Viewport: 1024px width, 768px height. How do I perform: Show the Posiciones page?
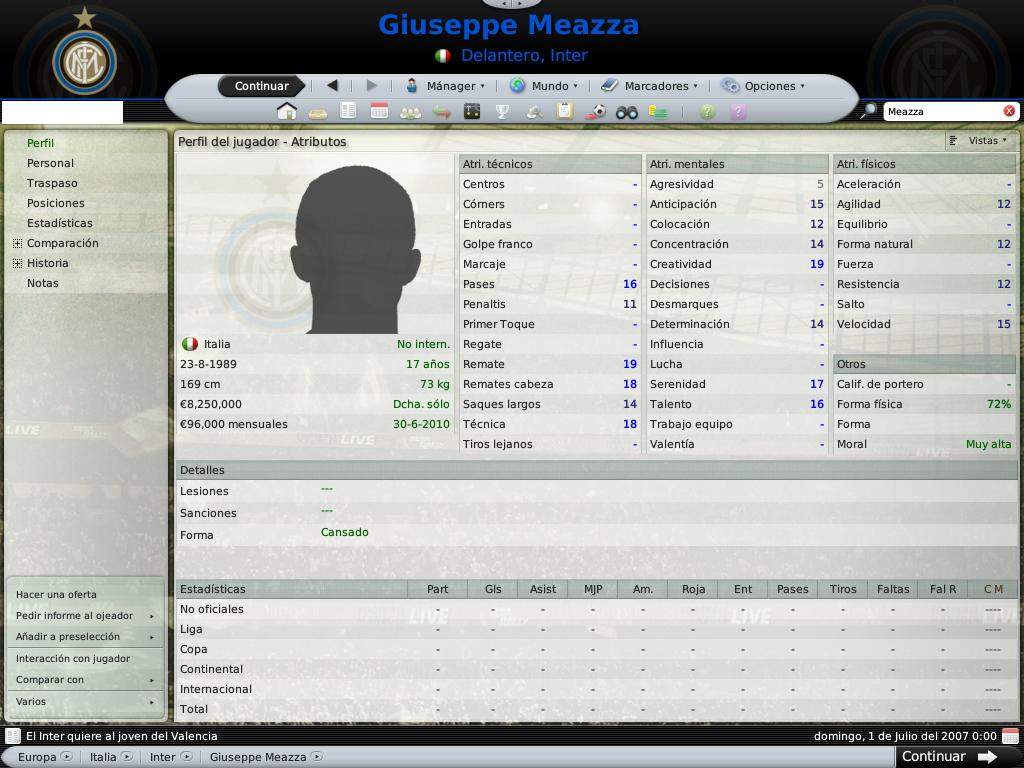(55, 203)
